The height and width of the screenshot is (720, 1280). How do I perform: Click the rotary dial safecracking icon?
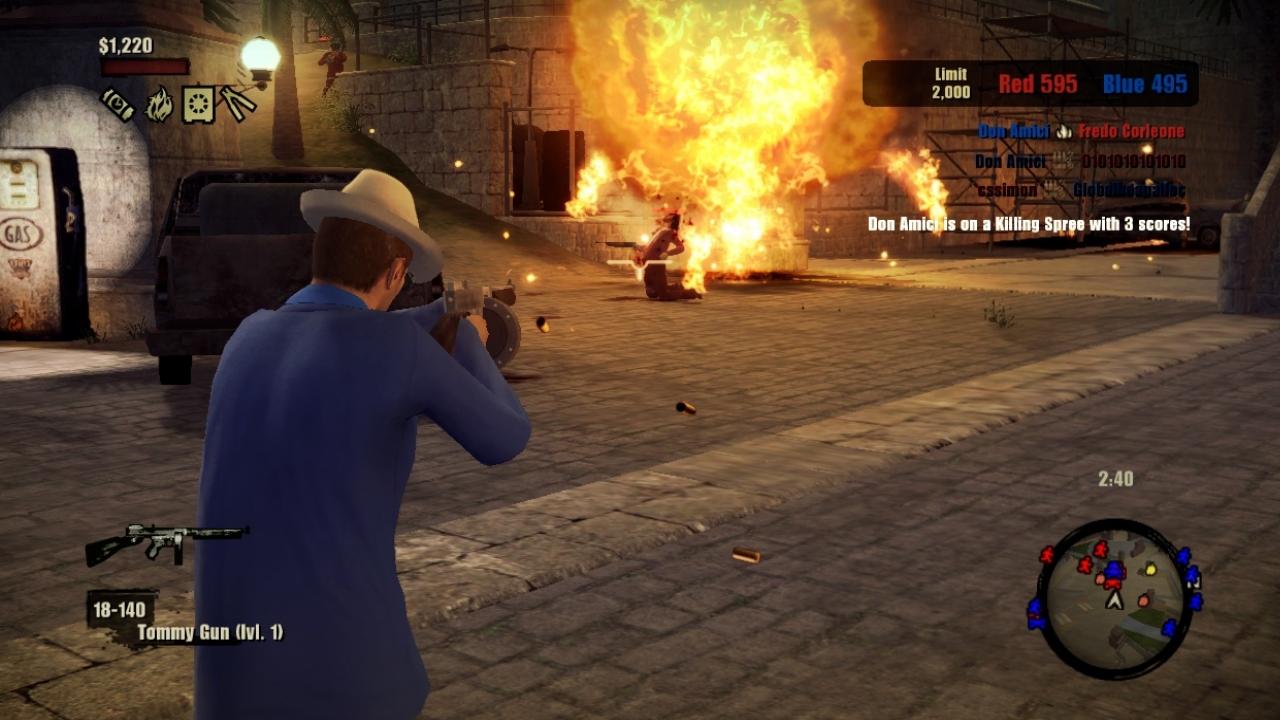click(x=198, y=103)
